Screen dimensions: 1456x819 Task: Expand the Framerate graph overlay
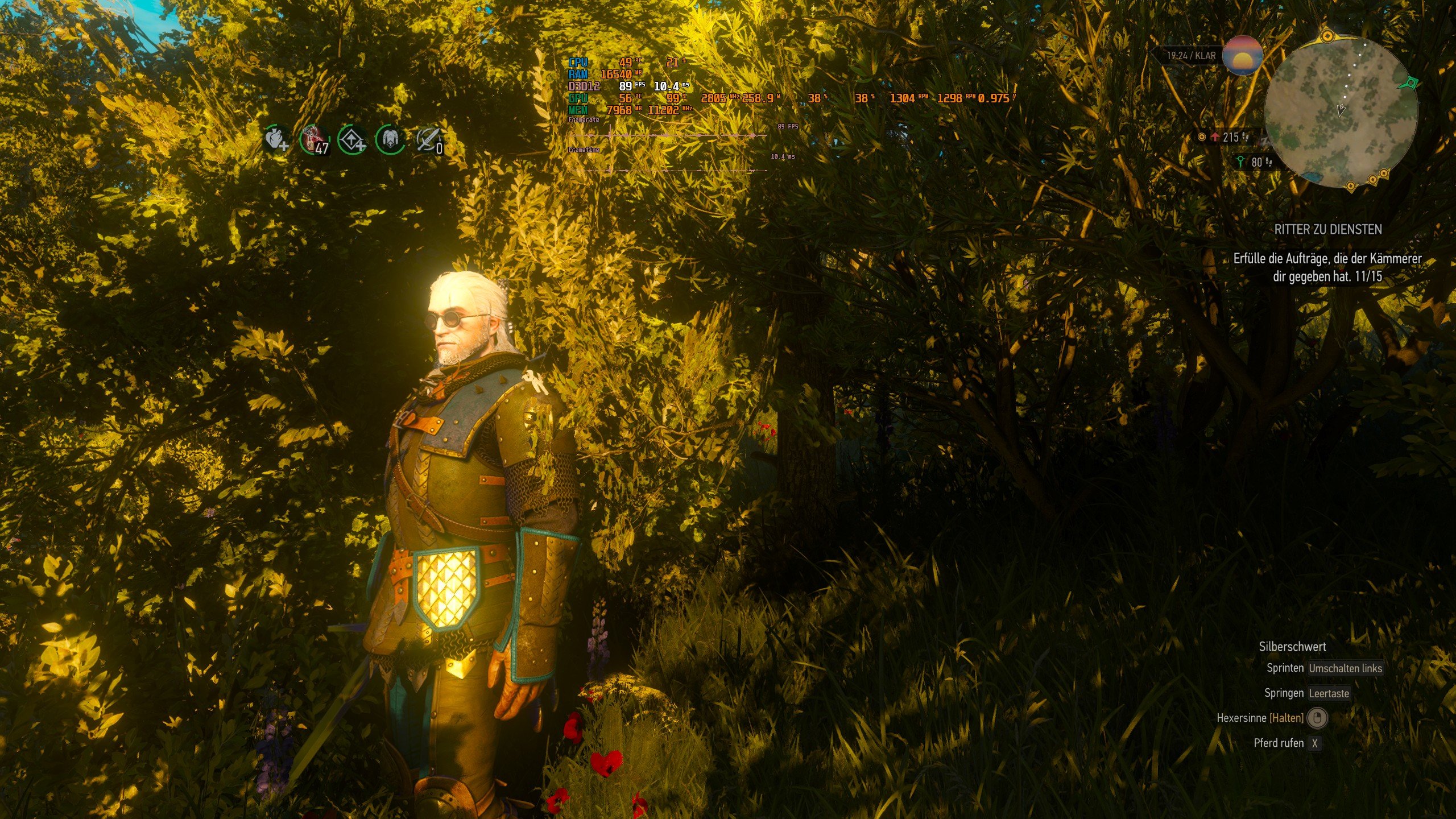point(586,121)
